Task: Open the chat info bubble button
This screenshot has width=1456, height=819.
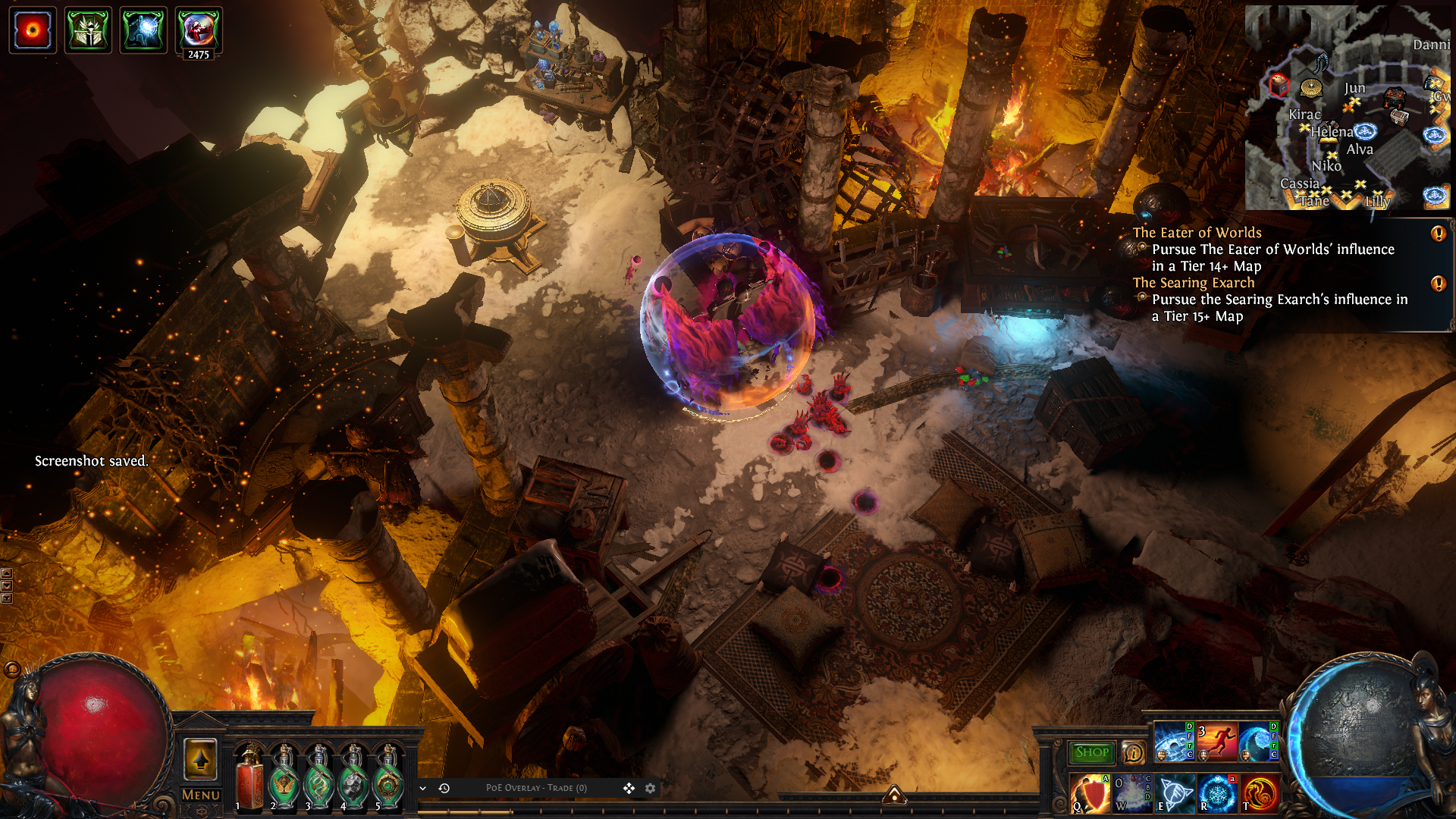Action: coord(1133,752)
